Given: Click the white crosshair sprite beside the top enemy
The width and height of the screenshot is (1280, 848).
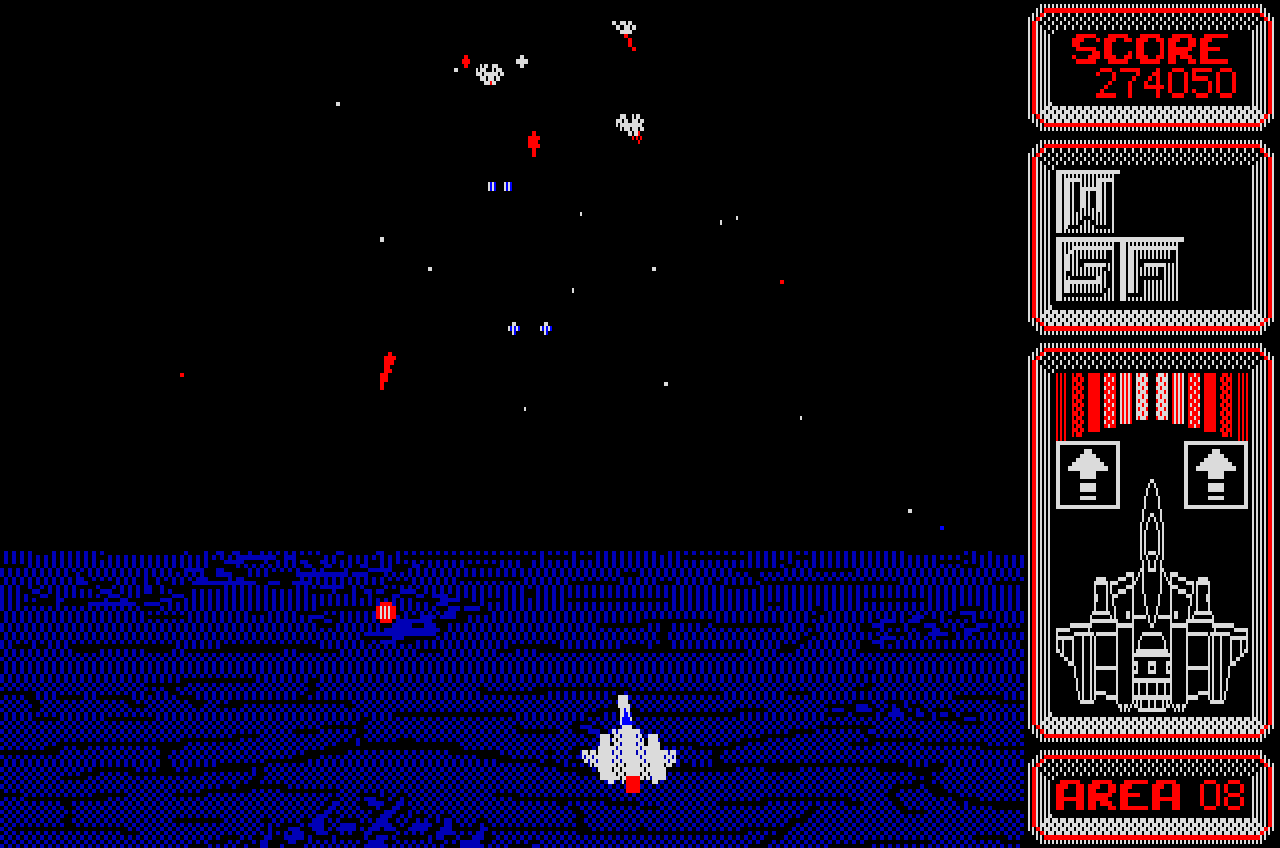Looking at the screenshot, I should tap(519, 60).
